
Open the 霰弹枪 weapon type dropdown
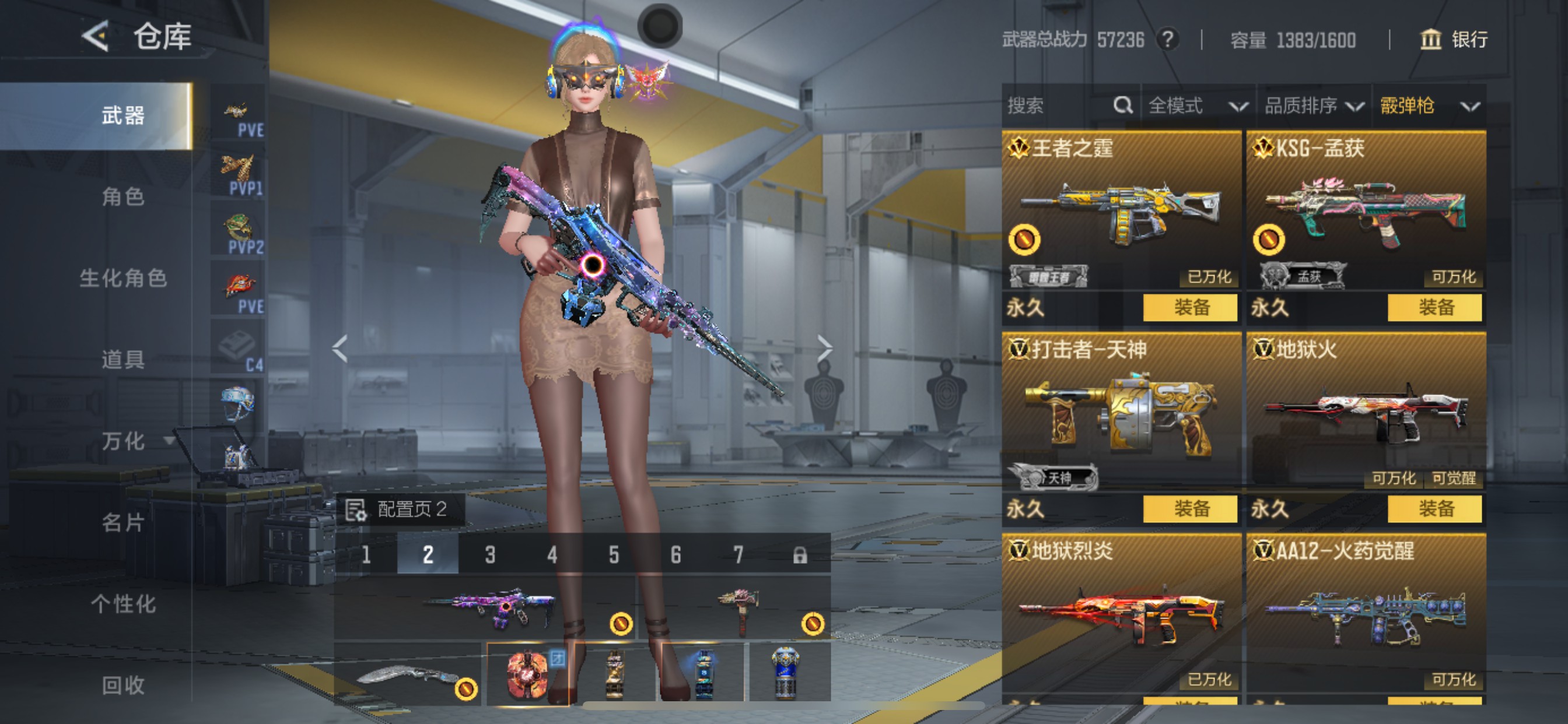[1428, 106]
